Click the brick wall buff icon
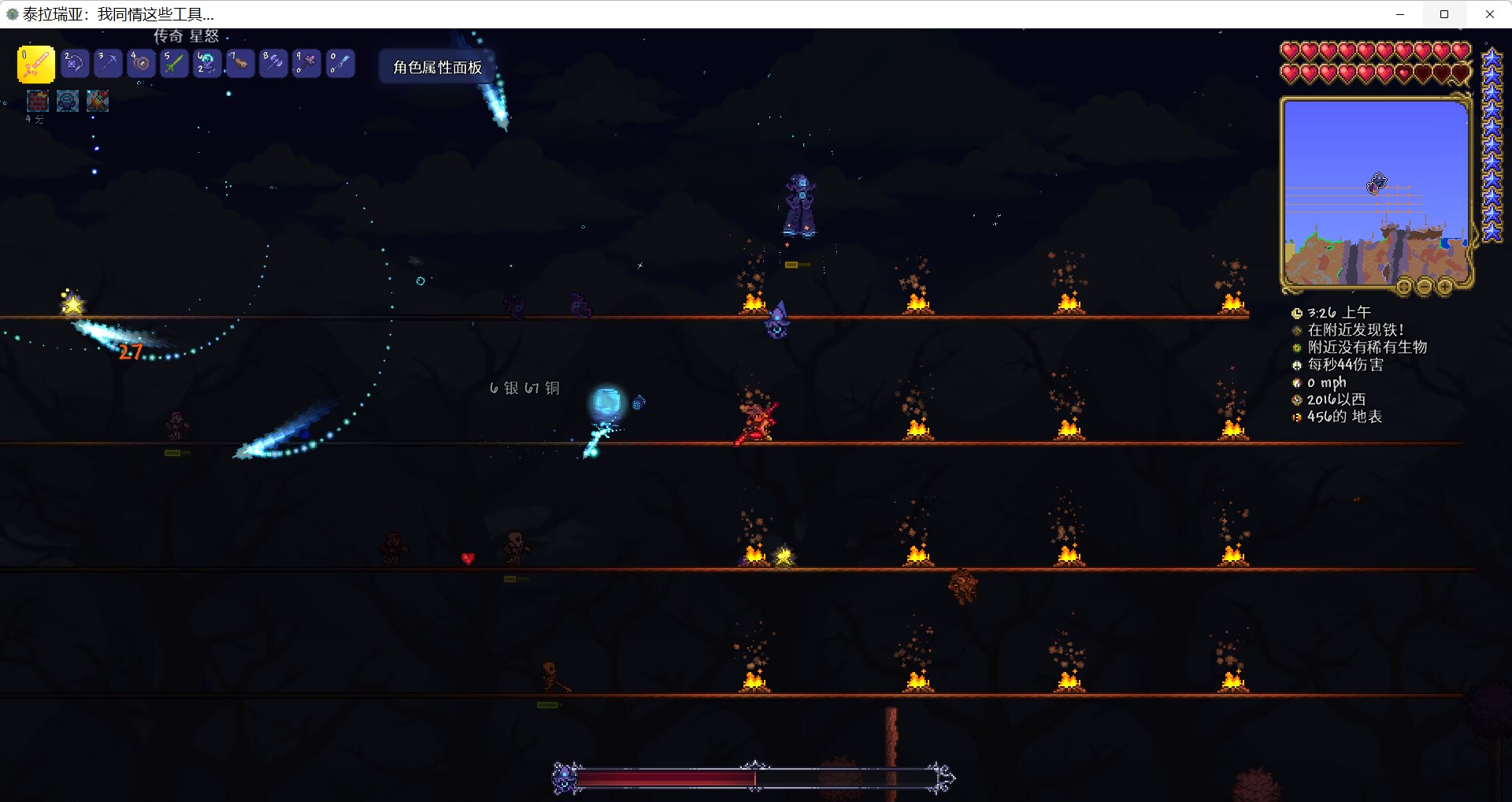Image resolution: width=1512 pixels, height=802 pixels. click(37, 101)
